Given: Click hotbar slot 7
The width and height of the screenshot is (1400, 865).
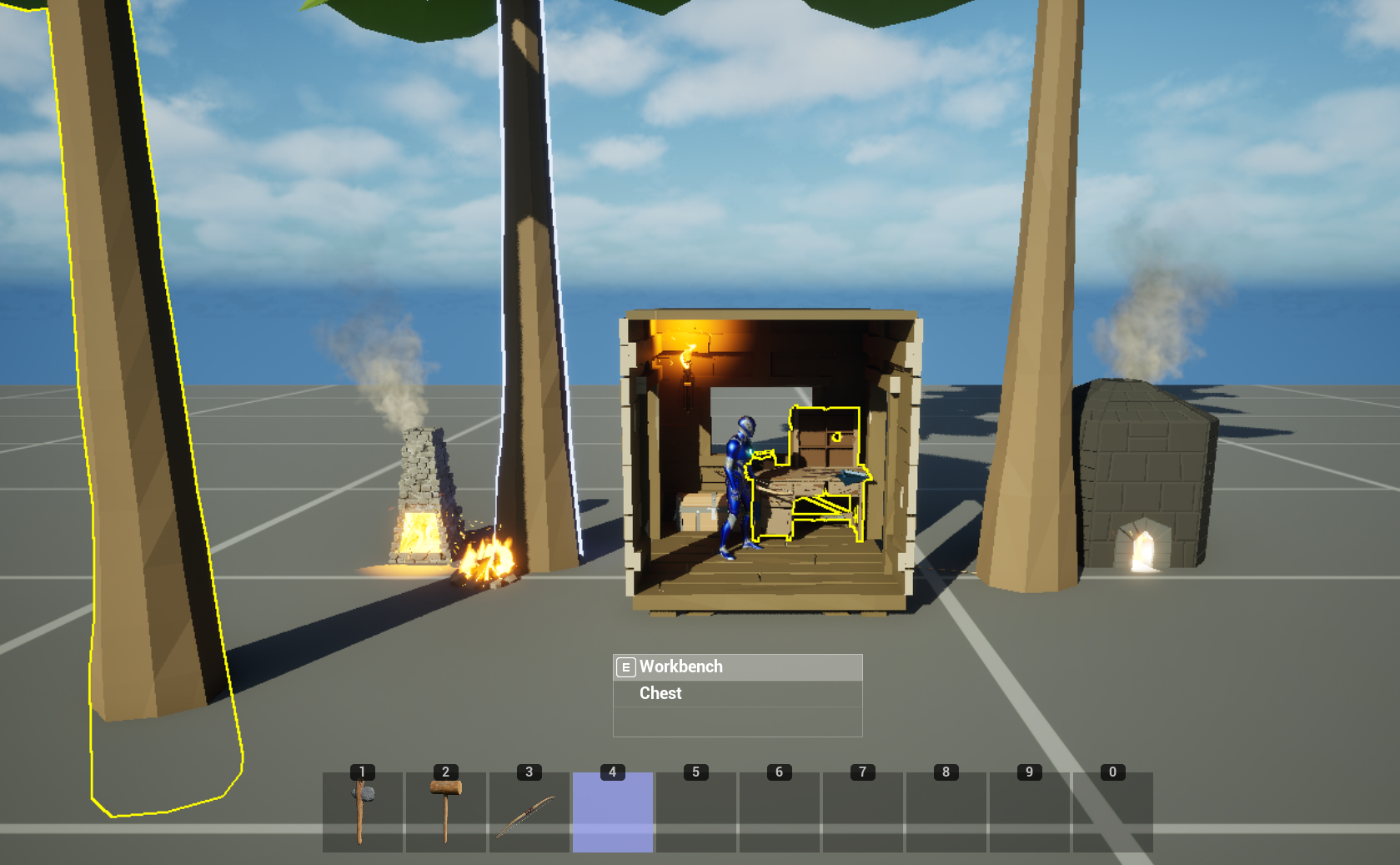Looking at the screenshot, I should 862,809.
